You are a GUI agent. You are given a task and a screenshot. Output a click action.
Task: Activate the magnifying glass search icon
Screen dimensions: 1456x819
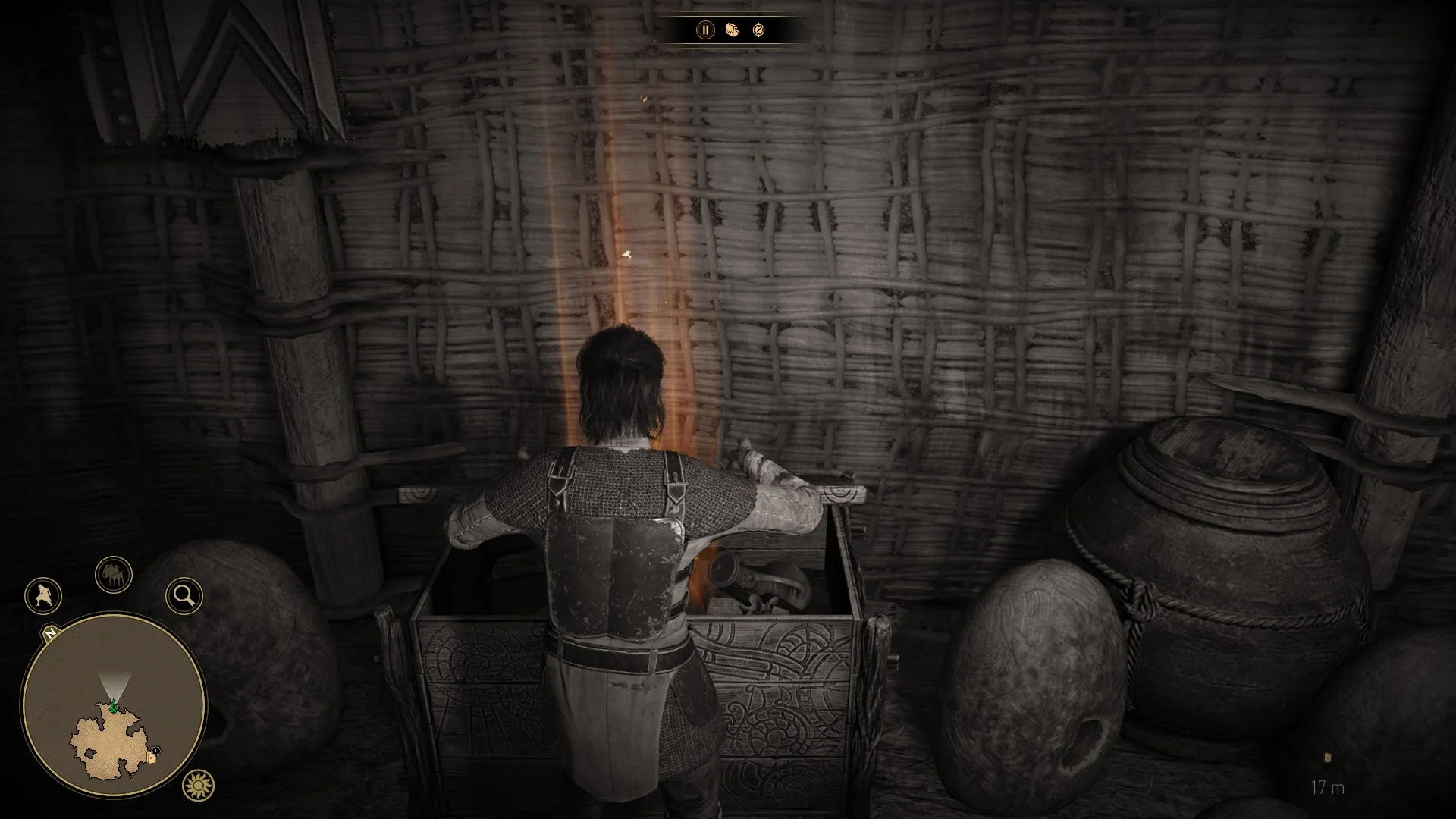pyautogui.click(x=184, y=596)
